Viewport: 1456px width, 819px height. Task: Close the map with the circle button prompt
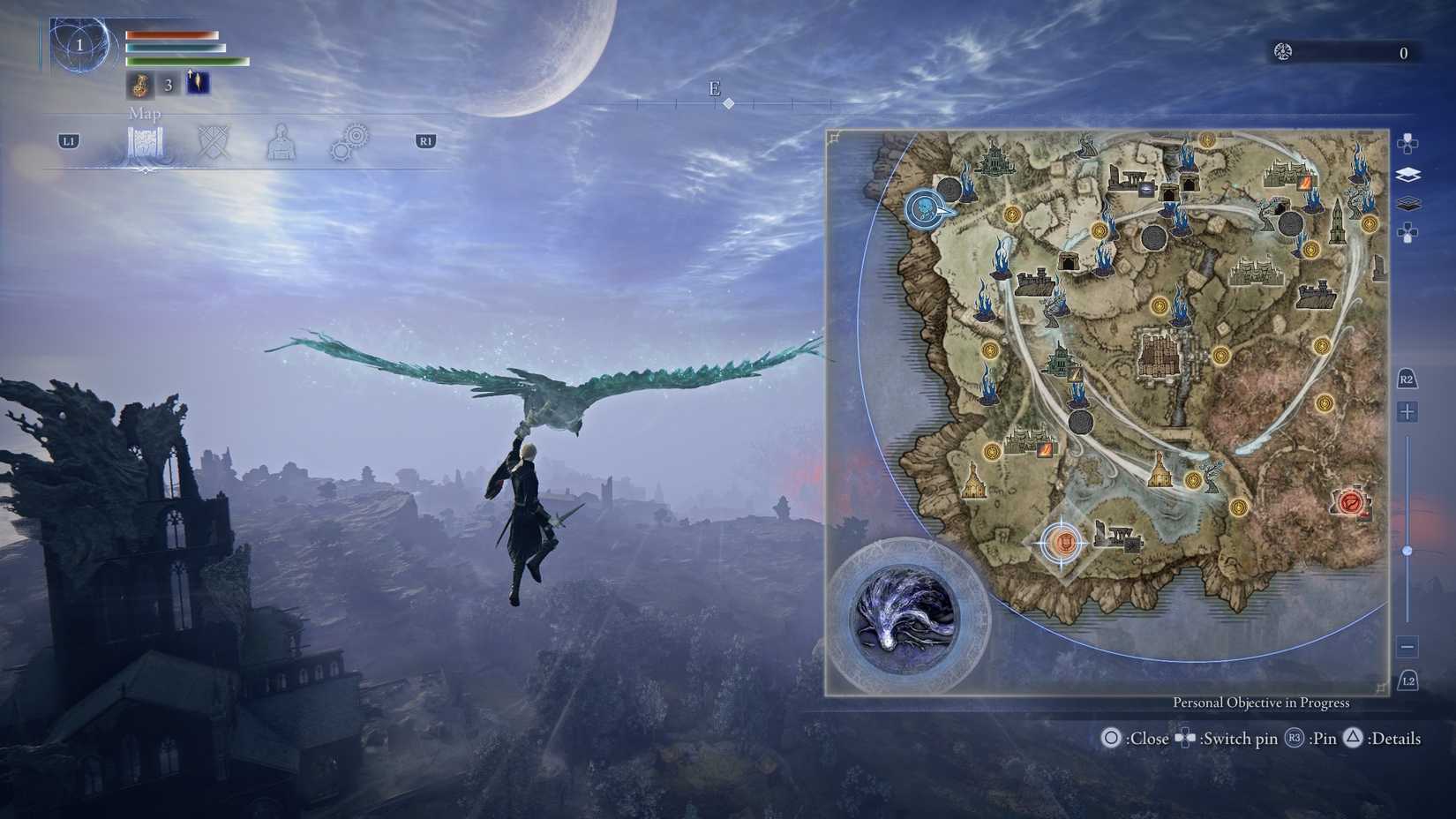point(1113,739)
